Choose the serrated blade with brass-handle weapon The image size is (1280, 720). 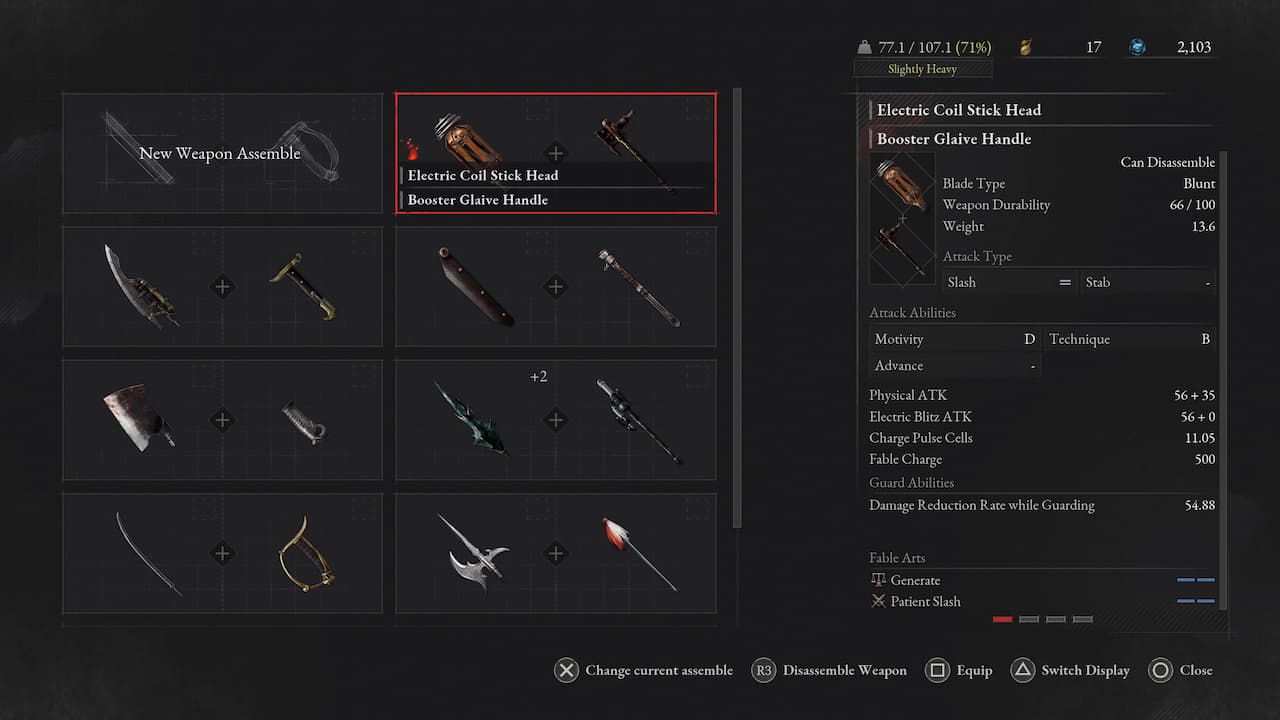click(x=222, y=287)
